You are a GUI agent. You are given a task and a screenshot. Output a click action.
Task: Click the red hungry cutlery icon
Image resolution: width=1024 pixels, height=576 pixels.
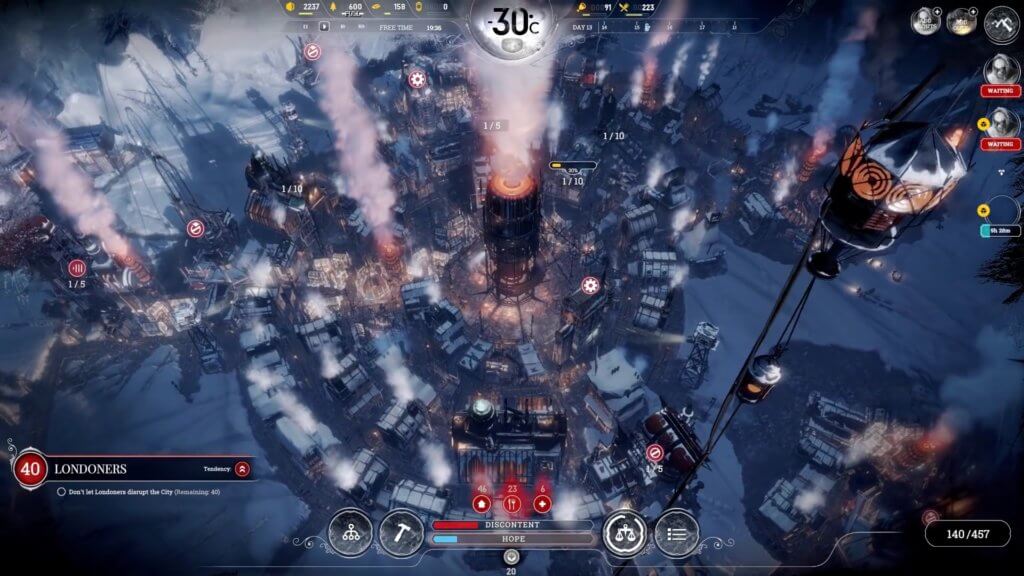[512, 504]
